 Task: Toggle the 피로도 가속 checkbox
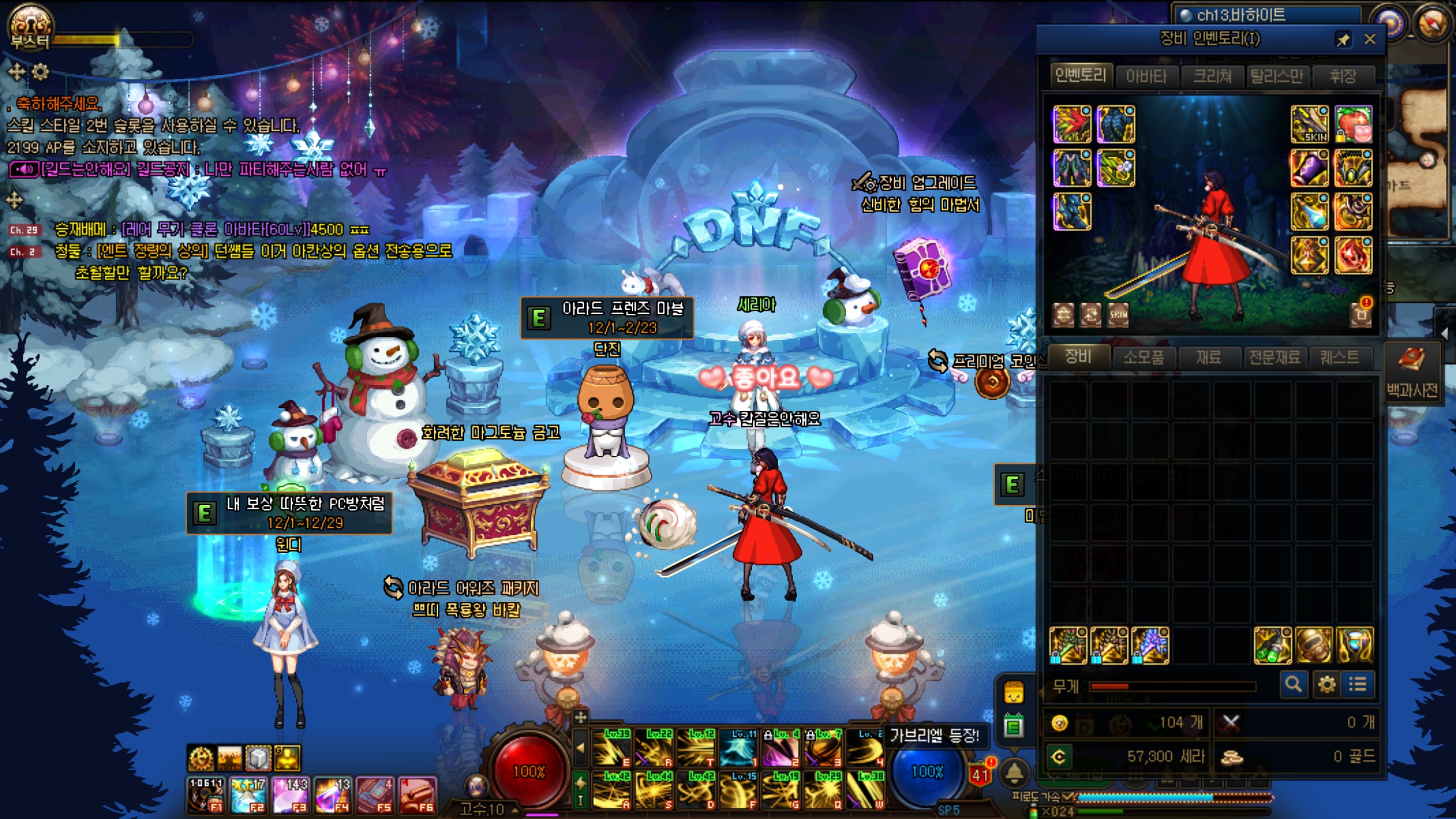[x=1068, y=796]
